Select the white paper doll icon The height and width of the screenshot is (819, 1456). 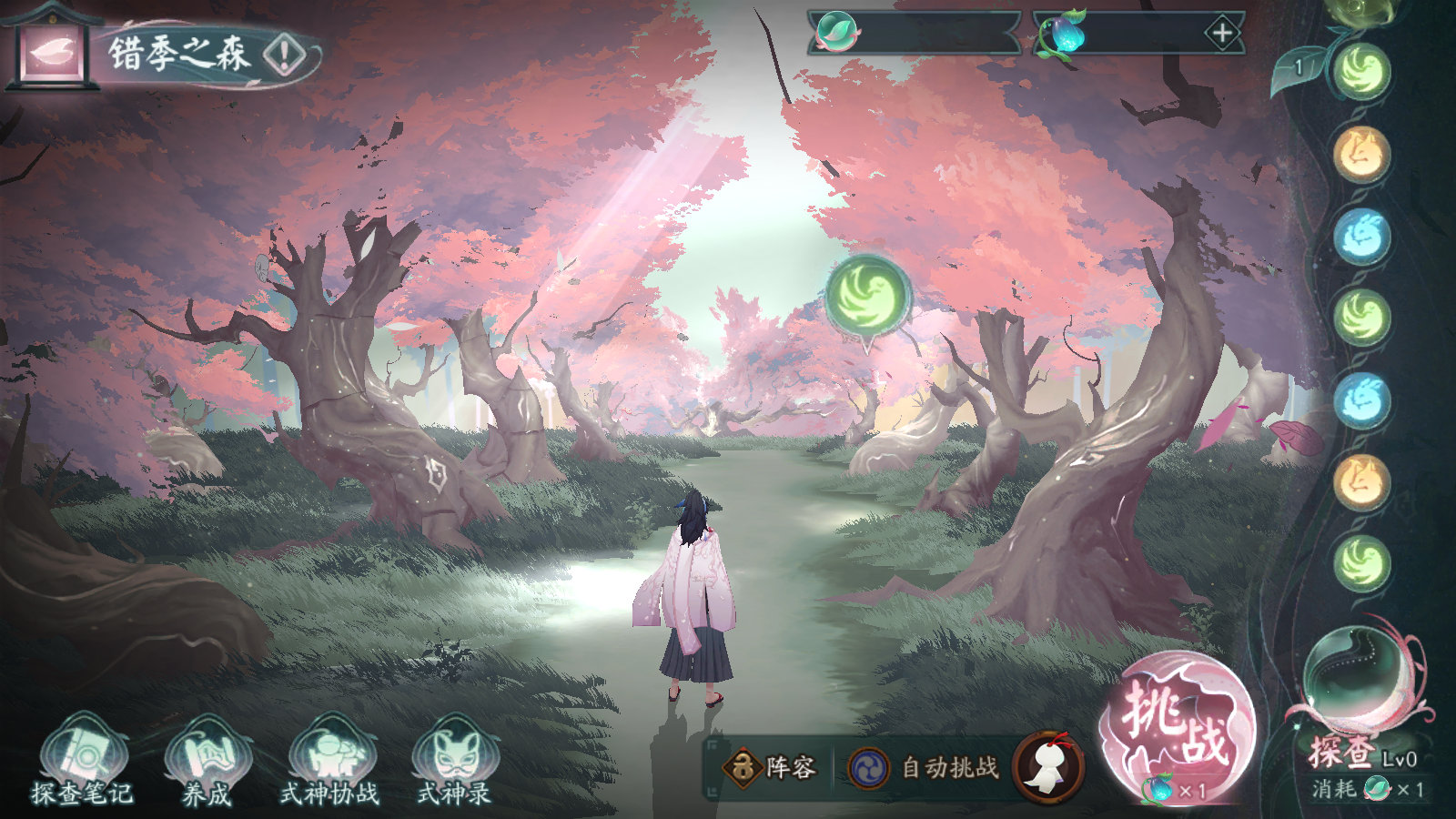[1048, 767]
